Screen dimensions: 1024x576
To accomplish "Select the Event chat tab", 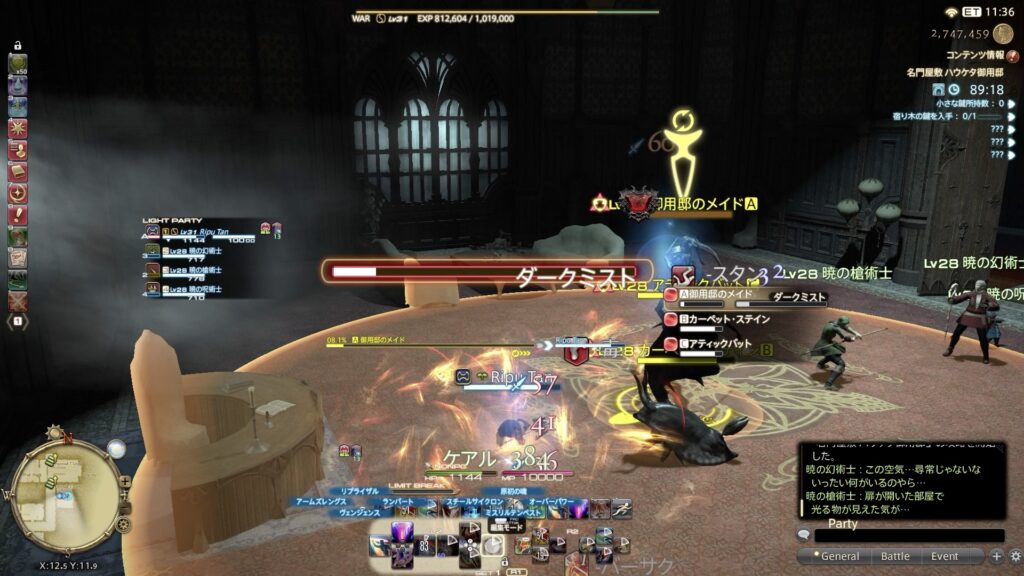I will coord(945,556).
